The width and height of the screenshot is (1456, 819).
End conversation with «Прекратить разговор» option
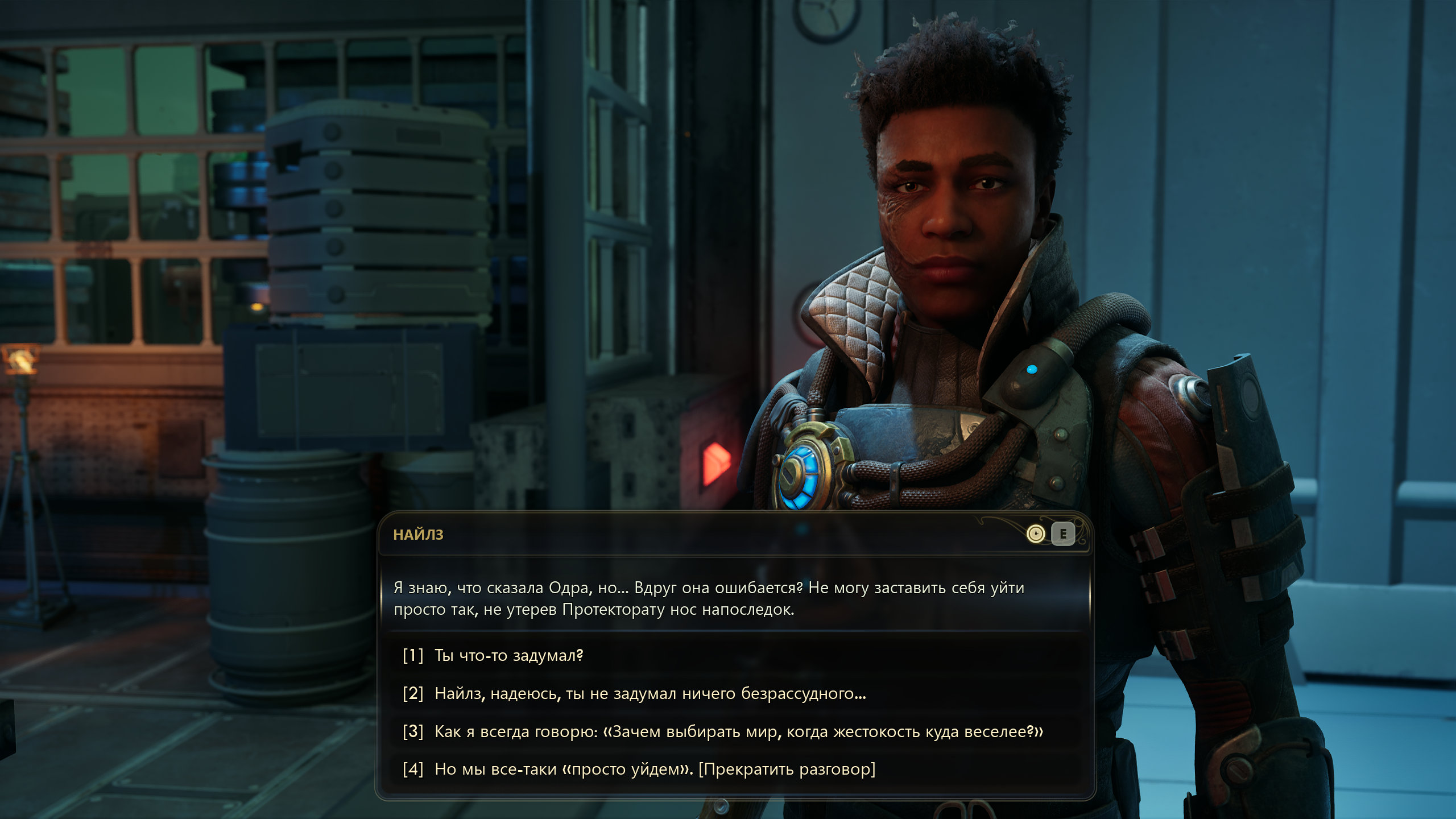point(654,769)
